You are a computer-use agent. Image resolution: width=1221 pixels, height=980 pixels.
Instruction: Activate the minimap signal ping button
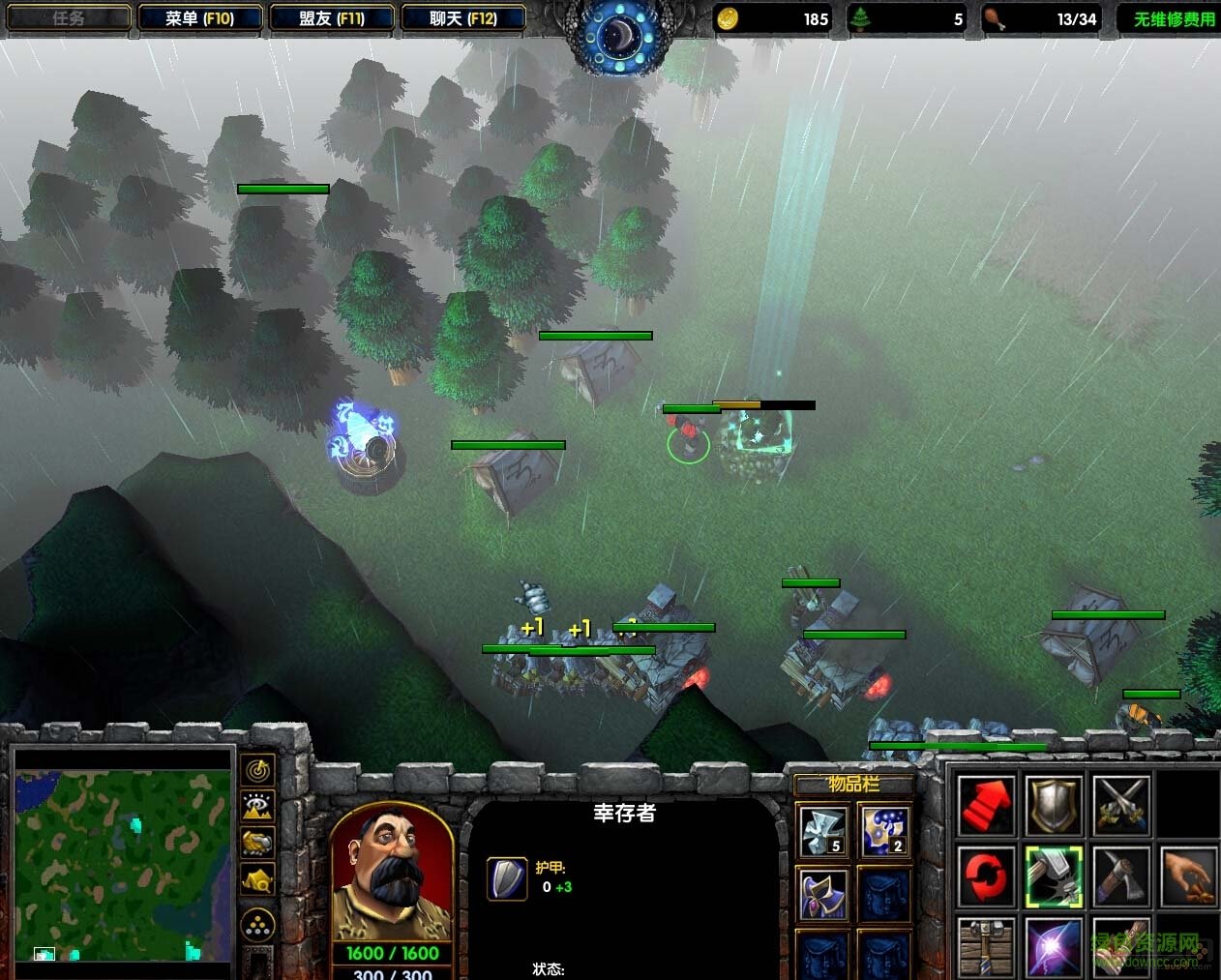257,770
